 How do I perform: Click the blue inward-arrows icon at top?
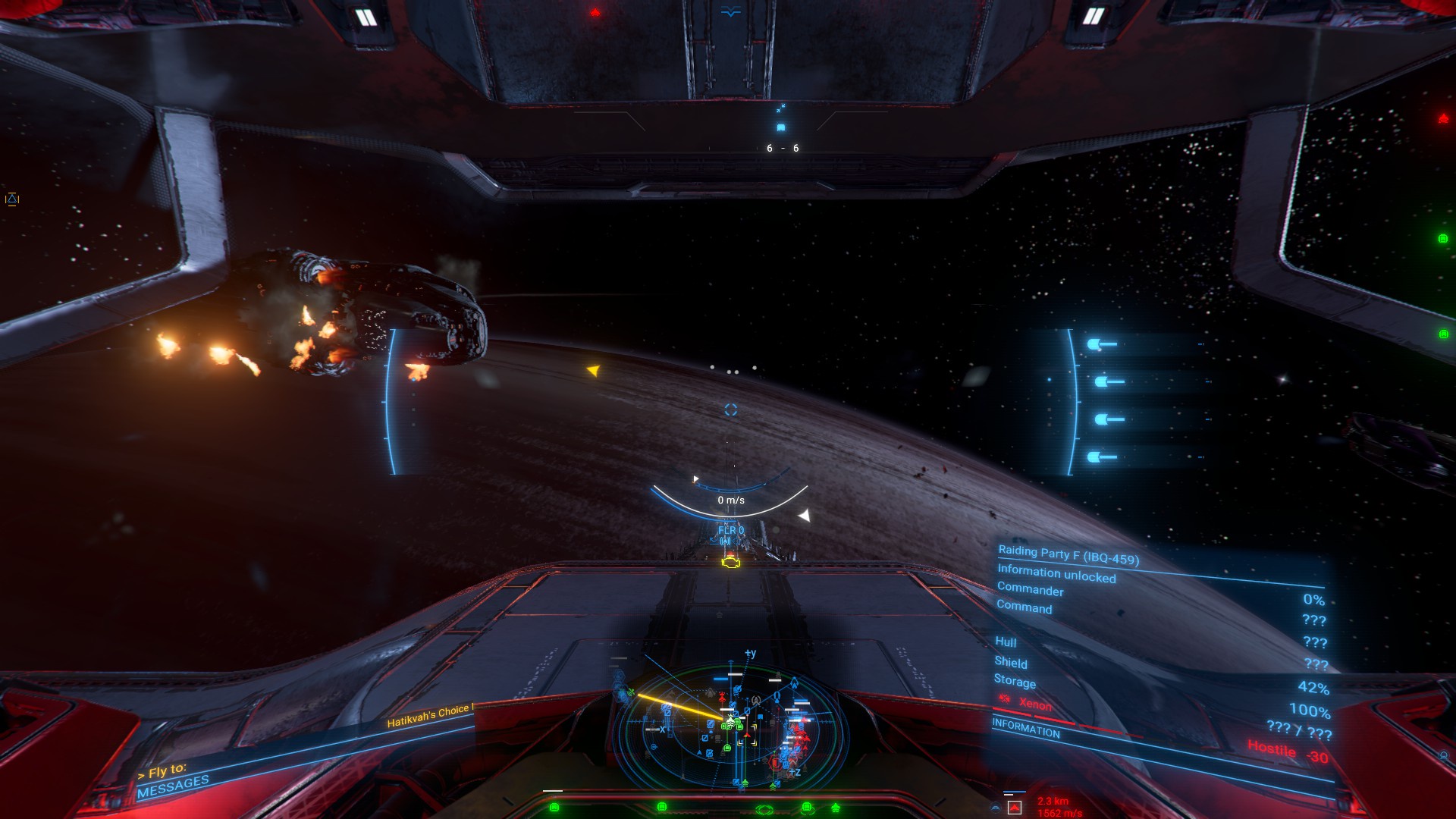[x=781, y=108]
